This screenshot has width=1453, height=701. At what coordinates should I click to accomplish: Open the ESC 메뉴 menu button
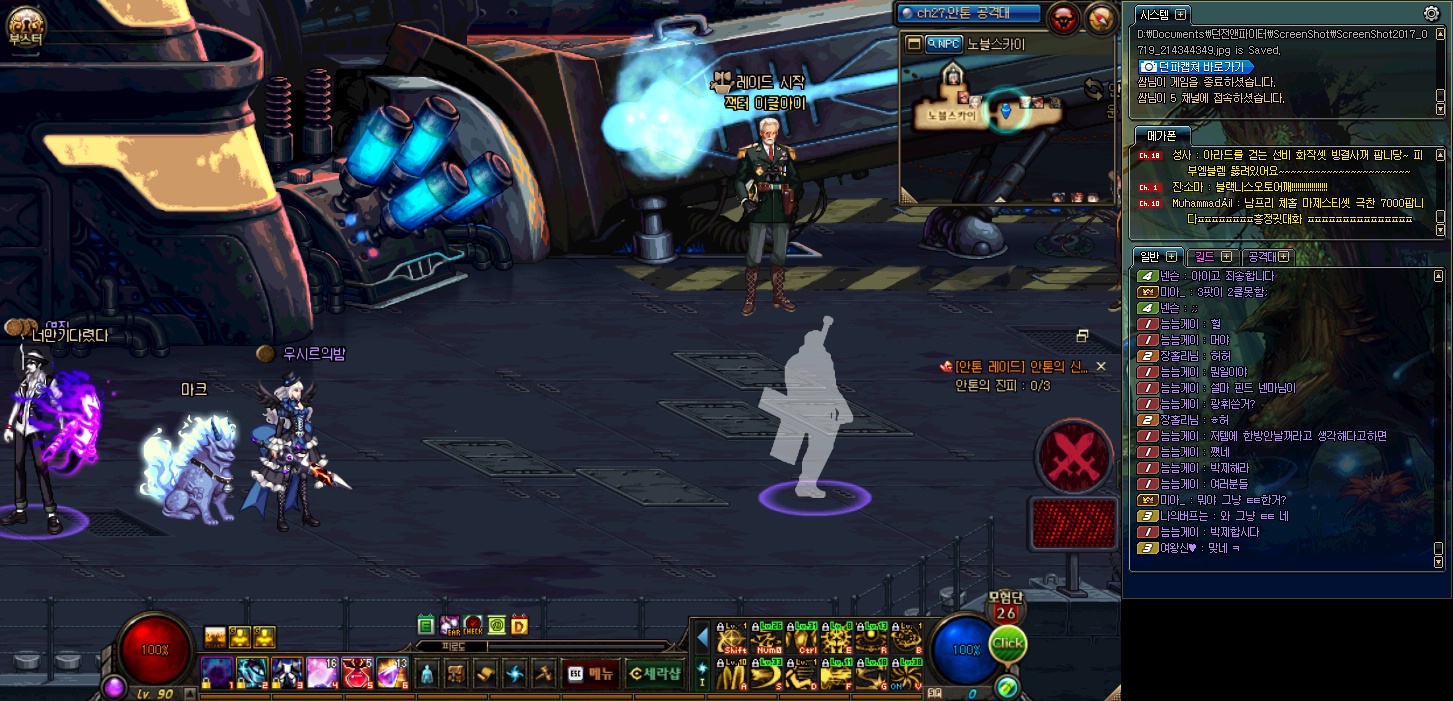tap(590, 673)
